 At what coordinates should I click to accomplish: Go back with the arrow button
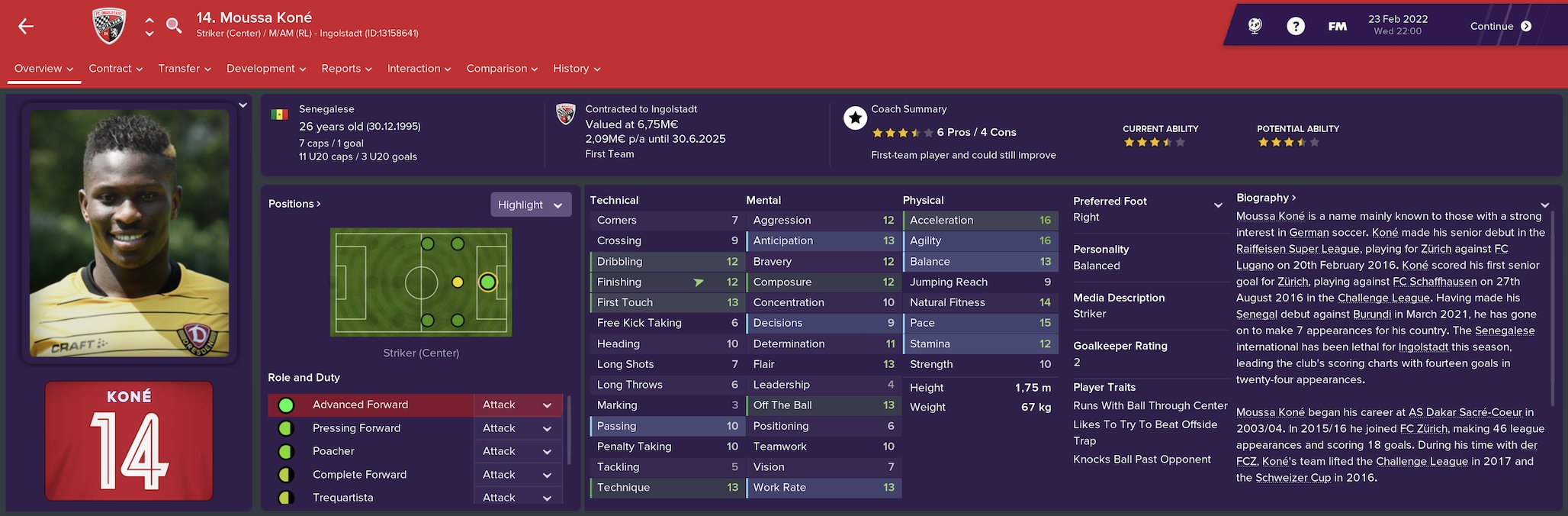26,27
